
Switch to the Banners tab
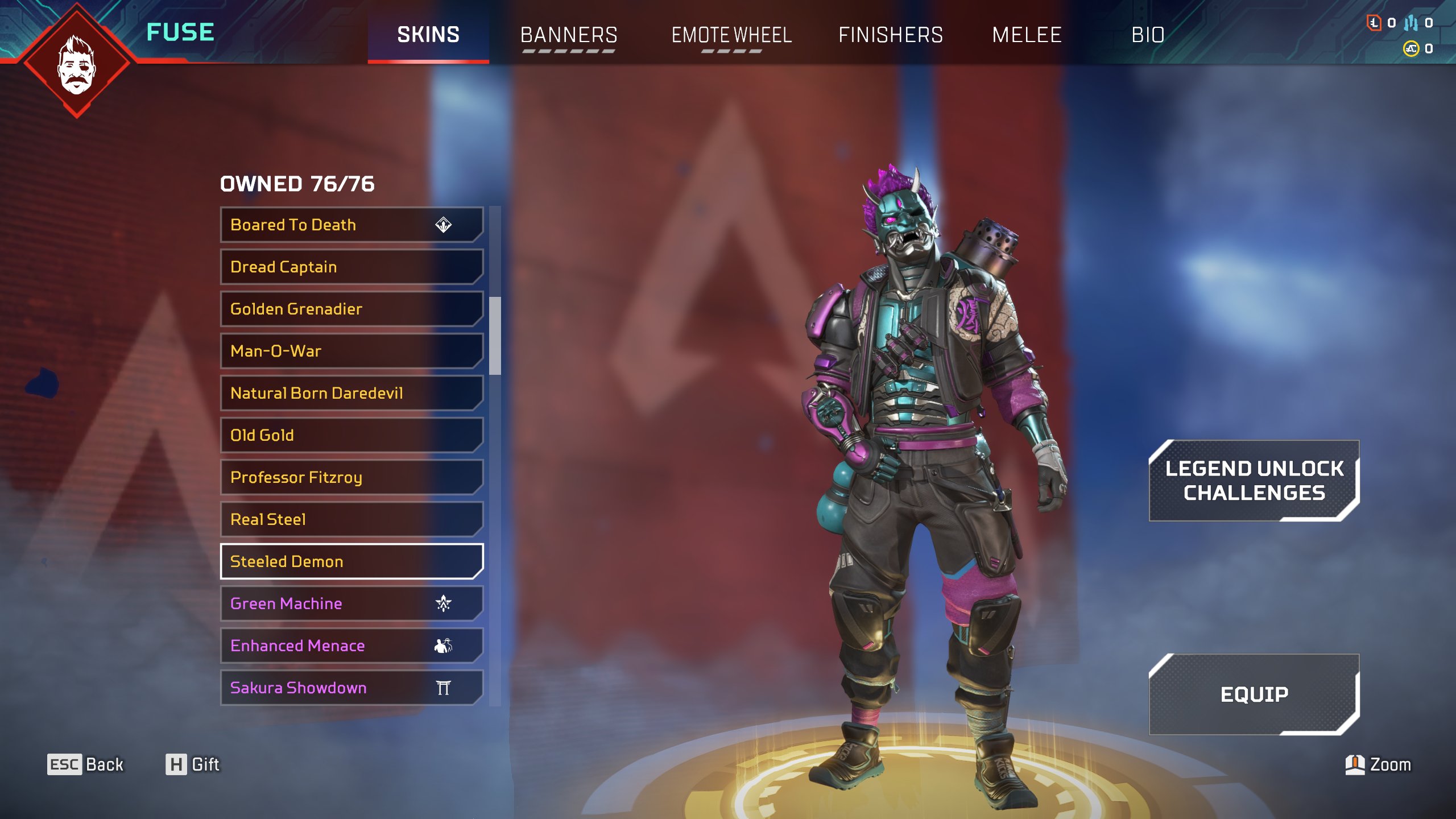pos(569,35)
